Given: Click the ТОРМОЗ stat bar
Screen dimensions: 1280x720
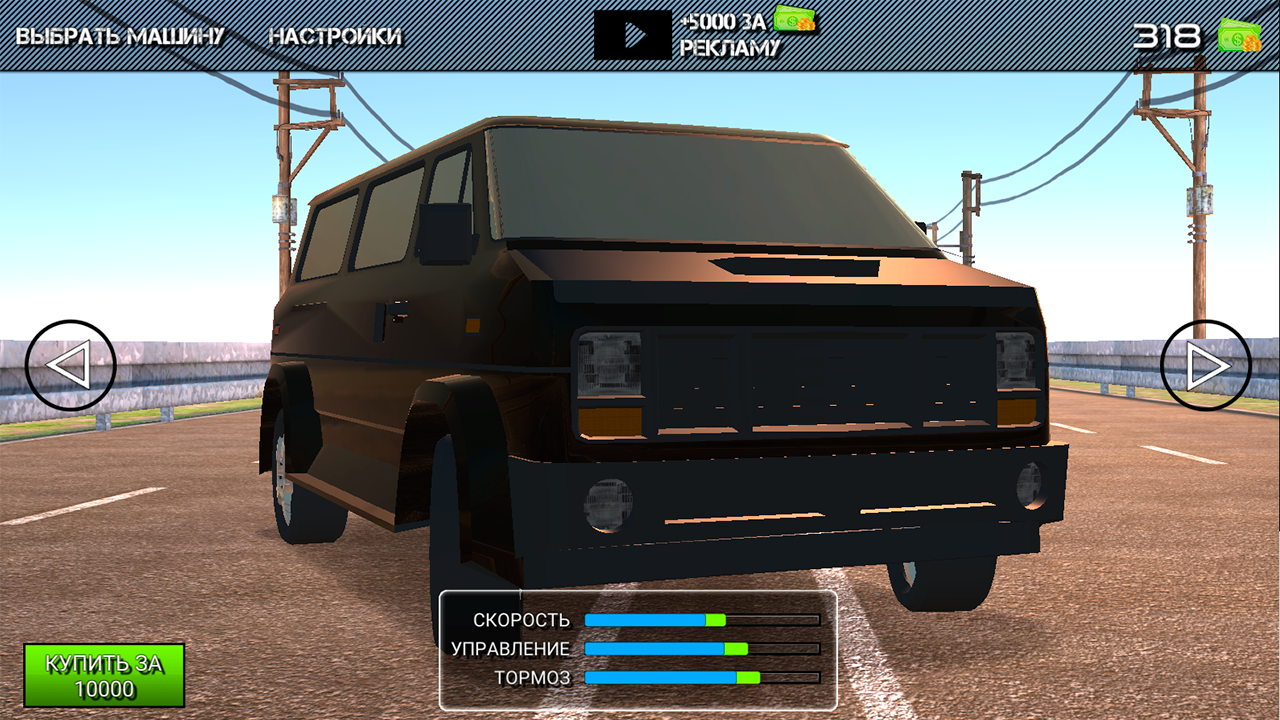Looking at the screenshot, I should 700,677.
